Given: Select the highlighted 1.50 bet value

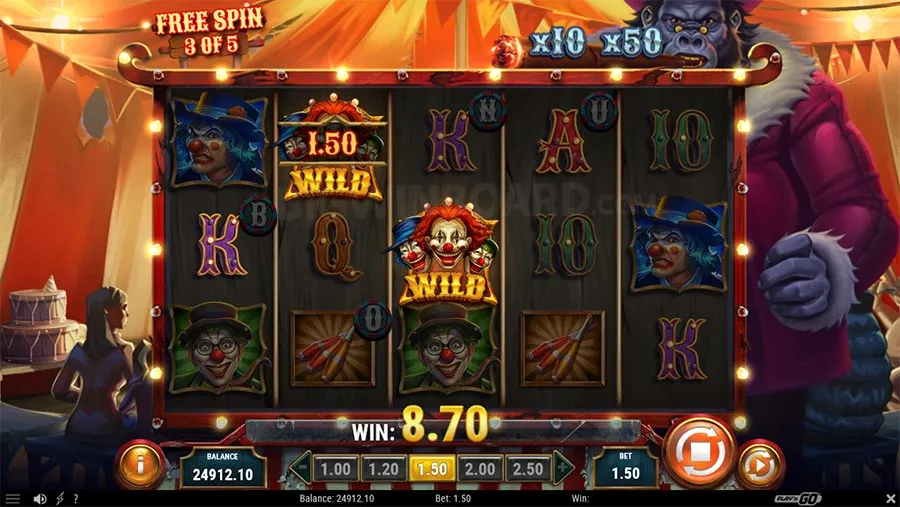Looking at the screenshot, I should (x=431, y=468).
